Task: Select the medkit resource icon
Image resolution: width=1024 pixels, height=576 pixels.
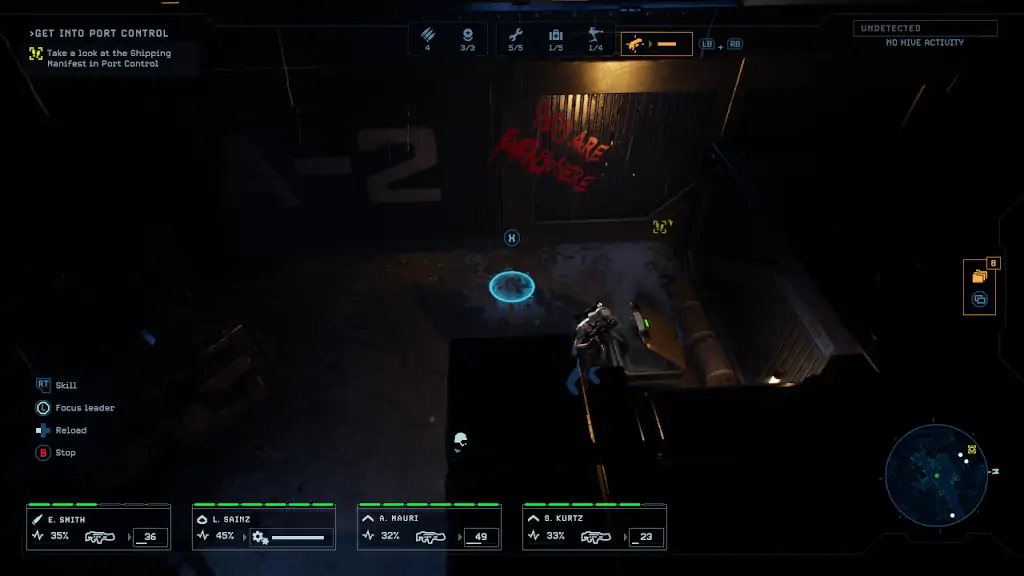Action: (x=555, y=36)
